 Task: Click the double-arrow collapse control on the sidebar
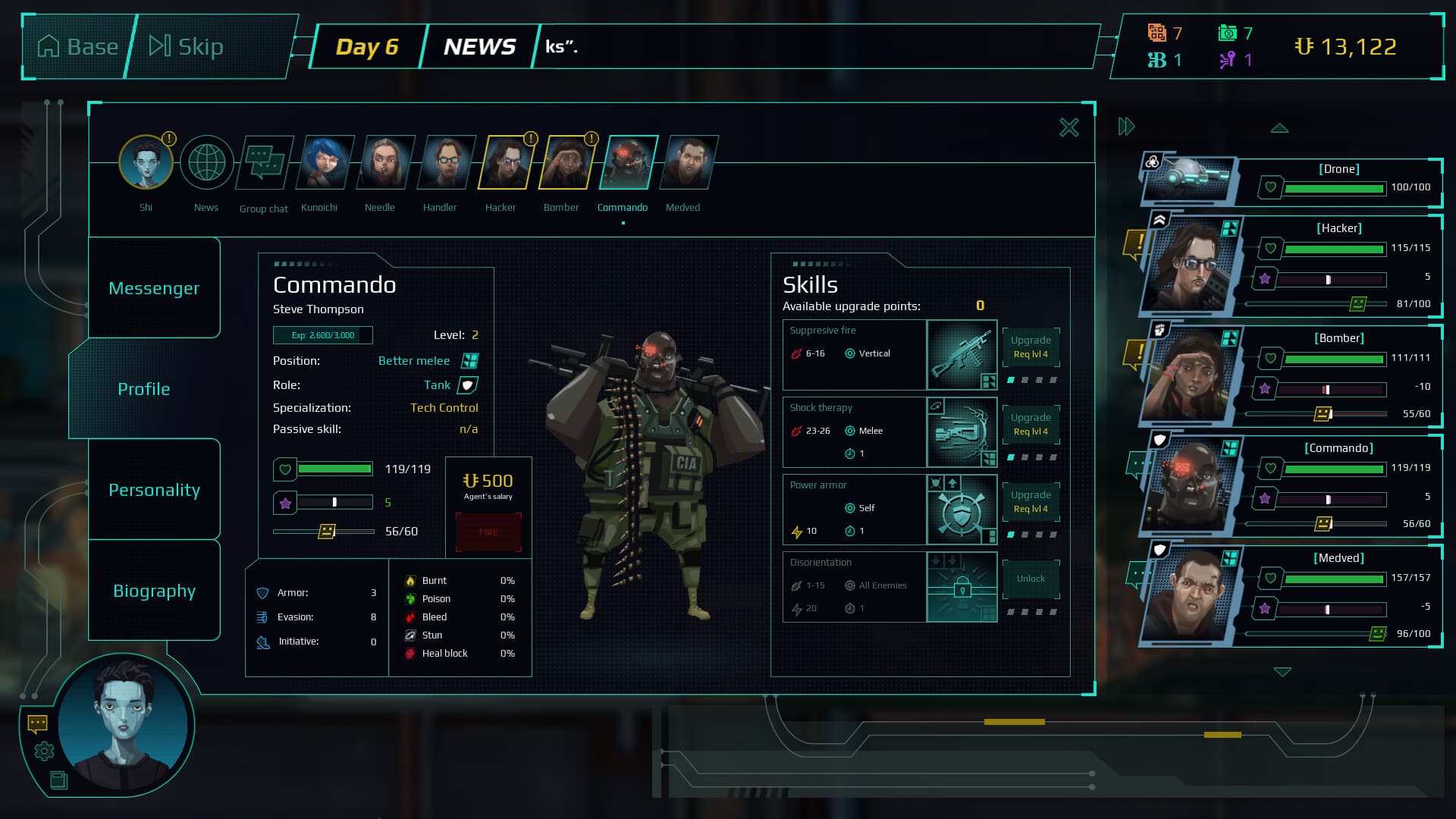1125,127
